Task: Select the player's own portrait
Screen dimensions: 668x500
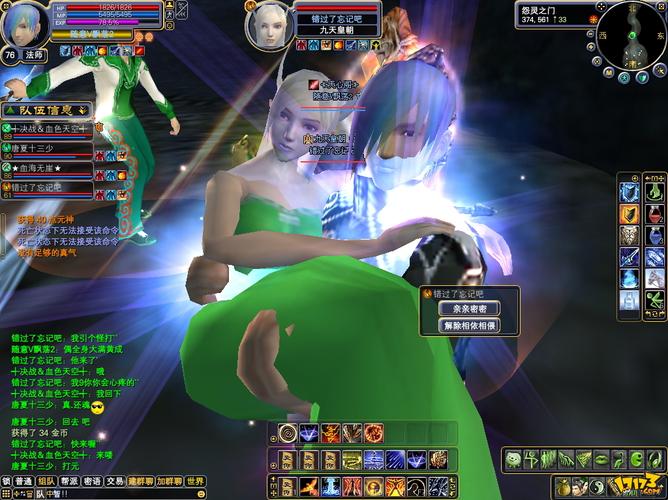Action: tap(23, 24)
